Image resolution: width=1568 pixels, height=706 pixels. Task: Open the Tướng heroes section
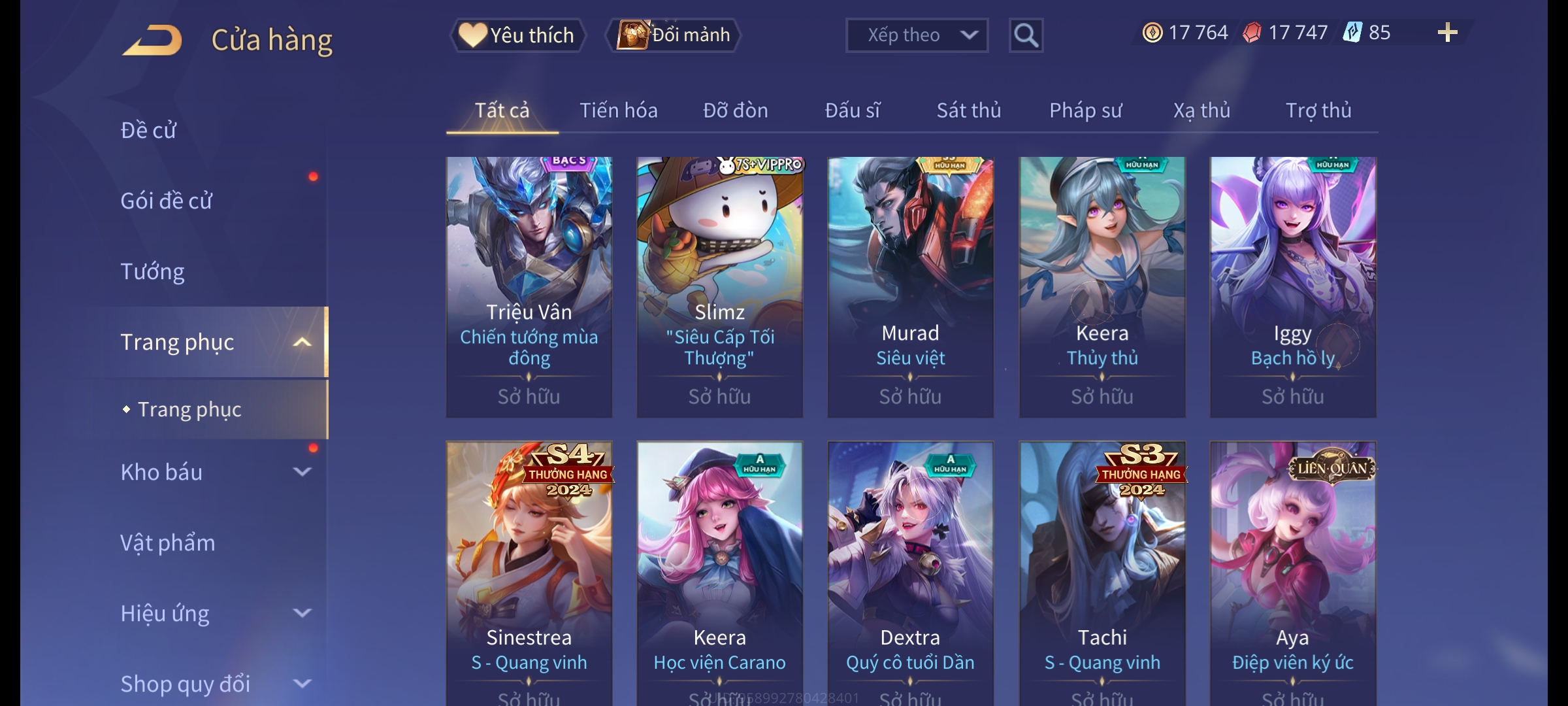(x=153, y=271)
